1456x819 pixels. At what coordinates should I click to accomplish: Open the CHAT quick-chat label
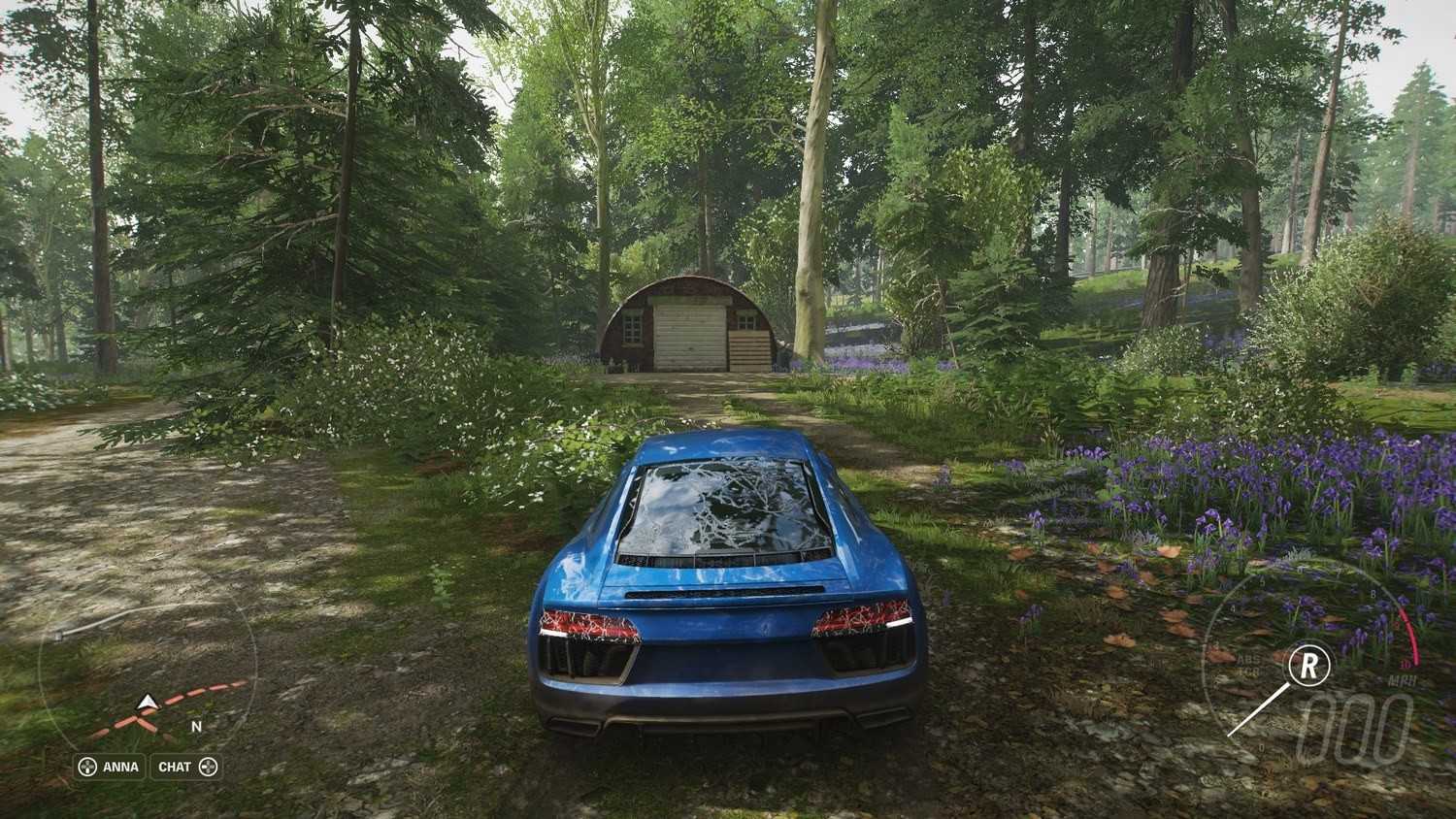click(x=185, y=767)
